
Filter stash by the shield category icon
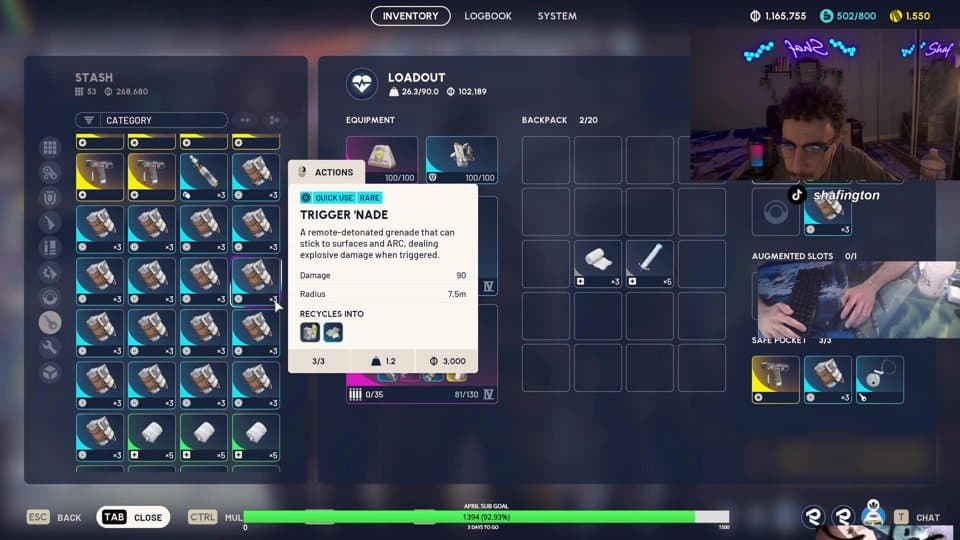(49, 197)
